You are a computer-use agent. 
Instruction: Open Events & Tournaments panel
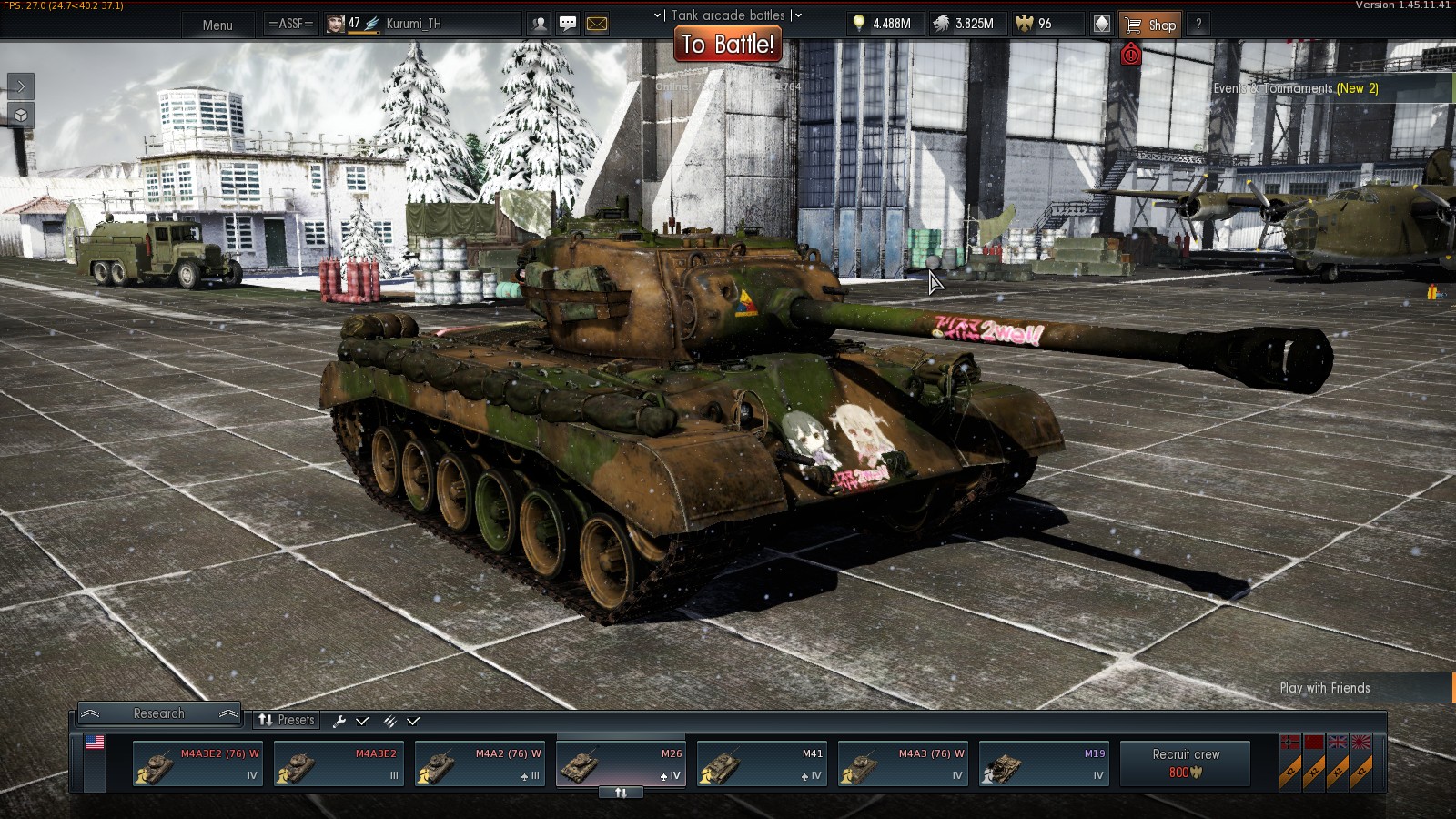[x=1295, y=88]
